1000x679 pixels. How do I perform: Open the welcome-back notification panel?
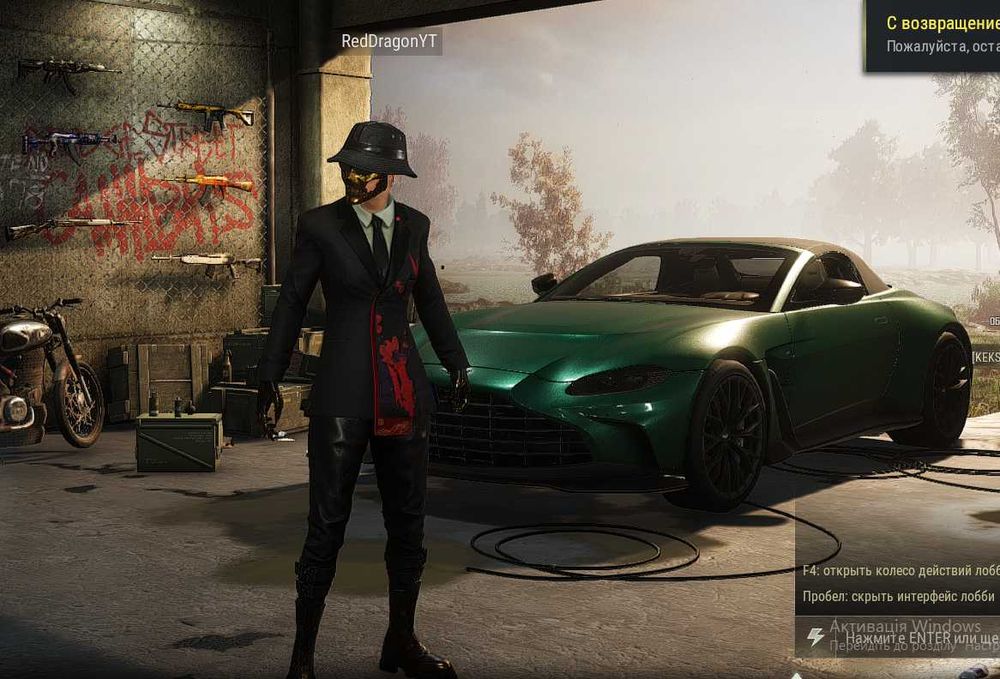(x=935, y=34)
